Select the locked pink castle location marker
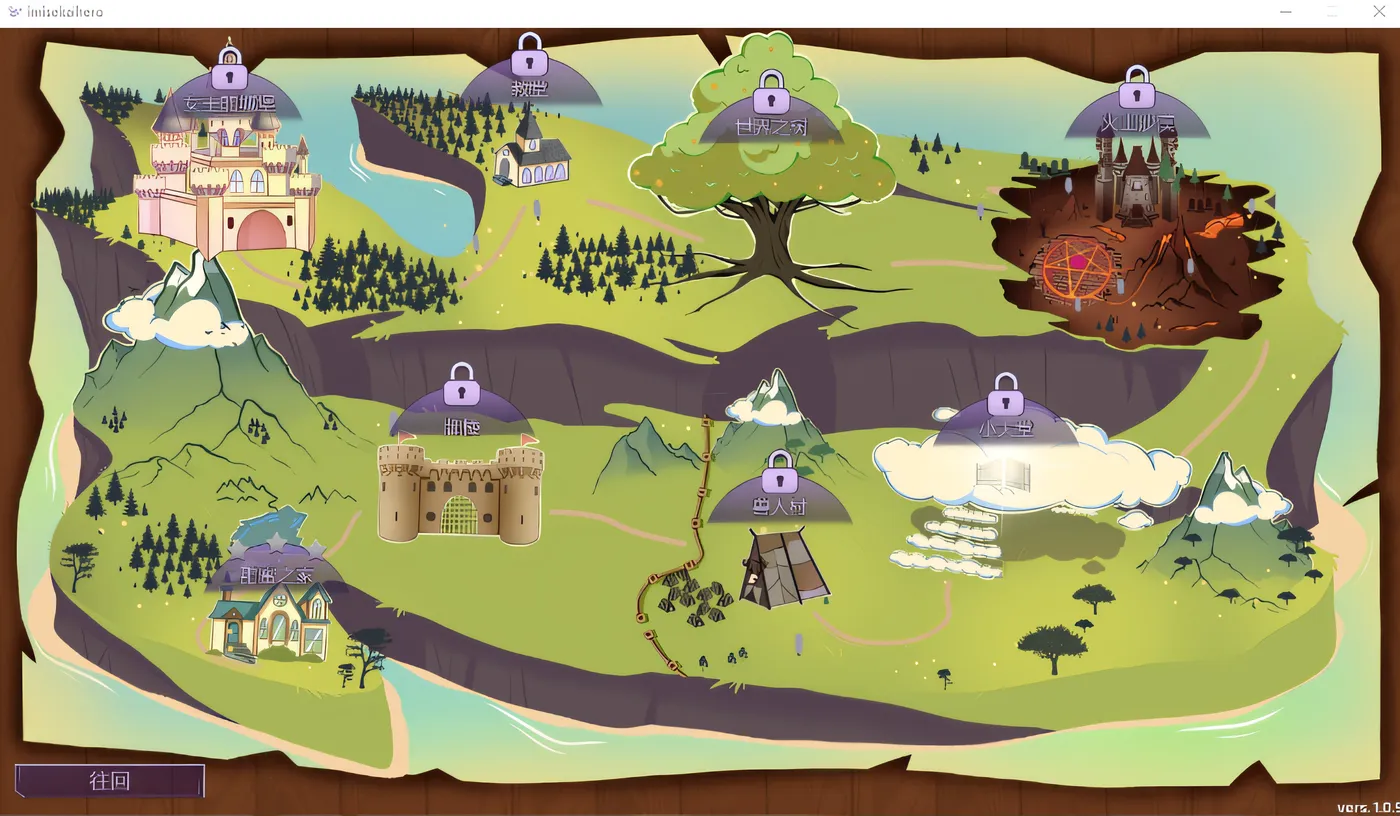 pyautogui.click(x=230, y=98)
